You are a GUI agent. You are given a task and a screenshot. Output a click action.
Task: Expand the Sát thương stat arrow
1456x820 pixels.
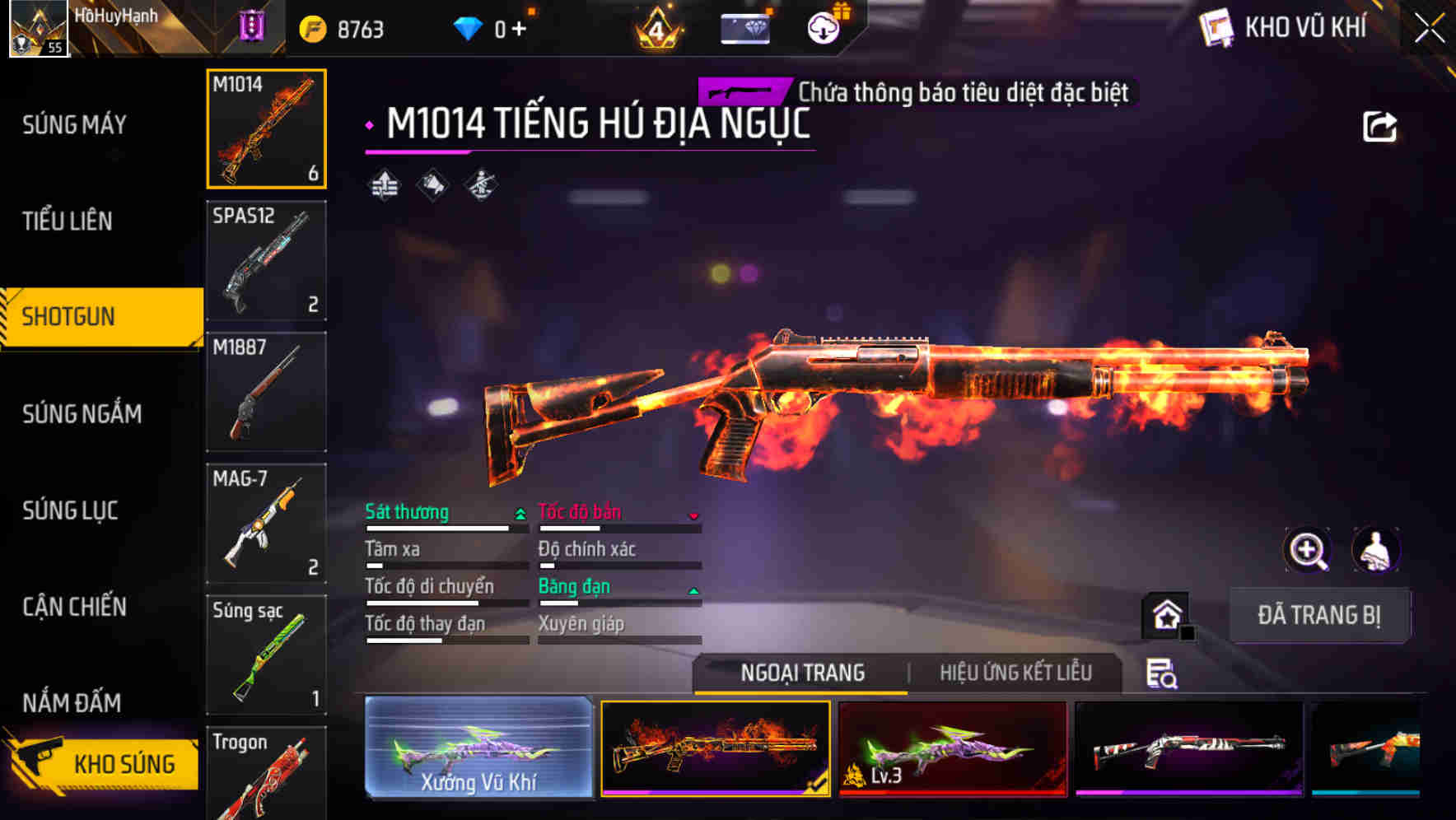point(520,513)
